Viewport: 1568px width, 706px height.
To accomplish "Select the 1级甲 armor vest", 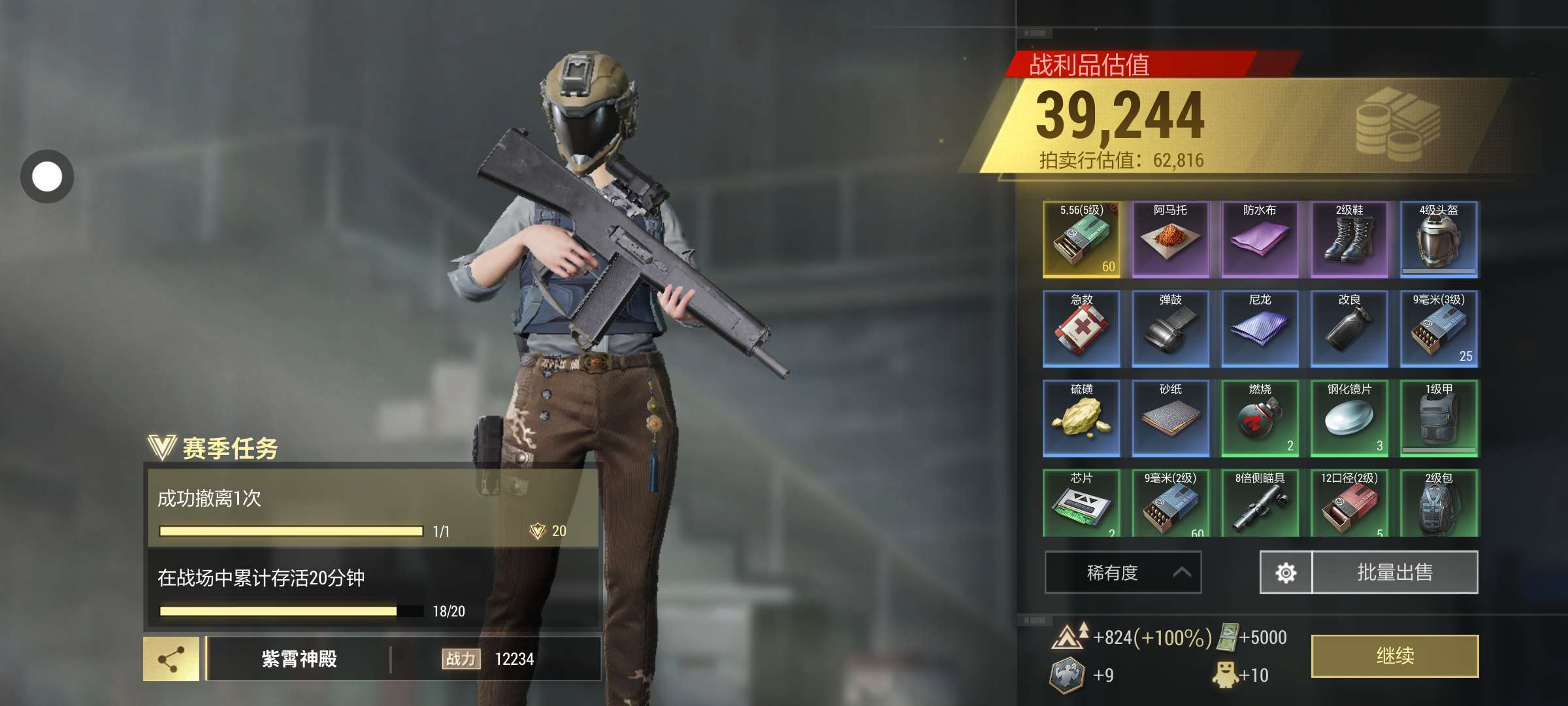I will [1439, 418].
